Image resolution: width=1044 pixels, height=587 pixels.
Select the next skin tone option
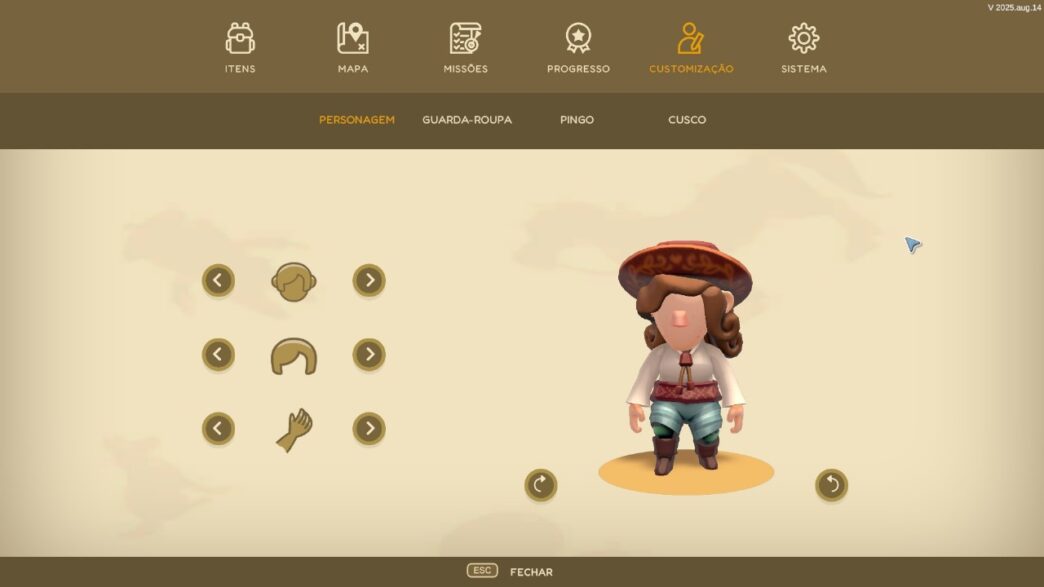coord(369,429)
